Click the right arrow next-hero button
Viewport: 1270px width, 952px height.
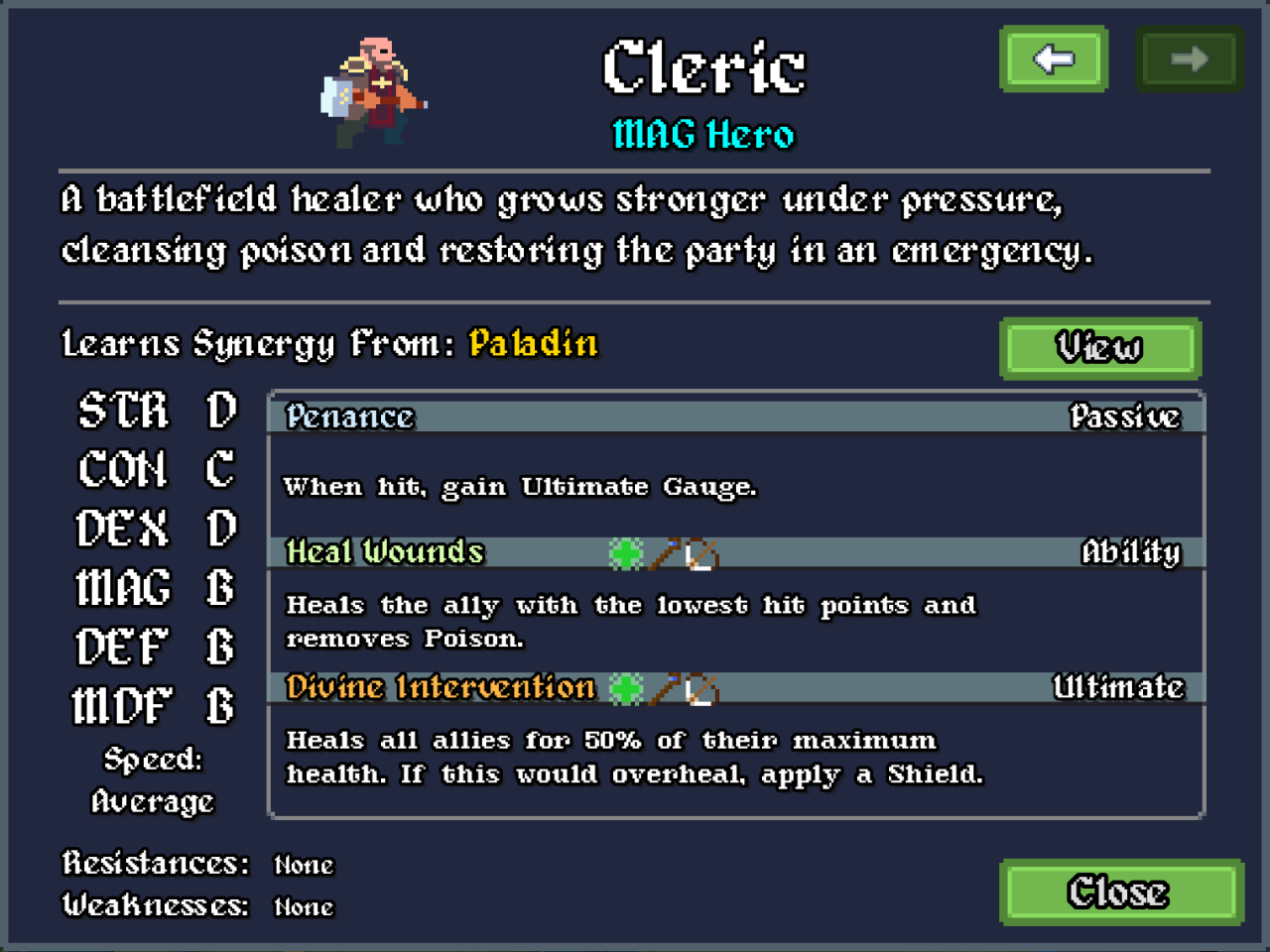point(1189,59)
